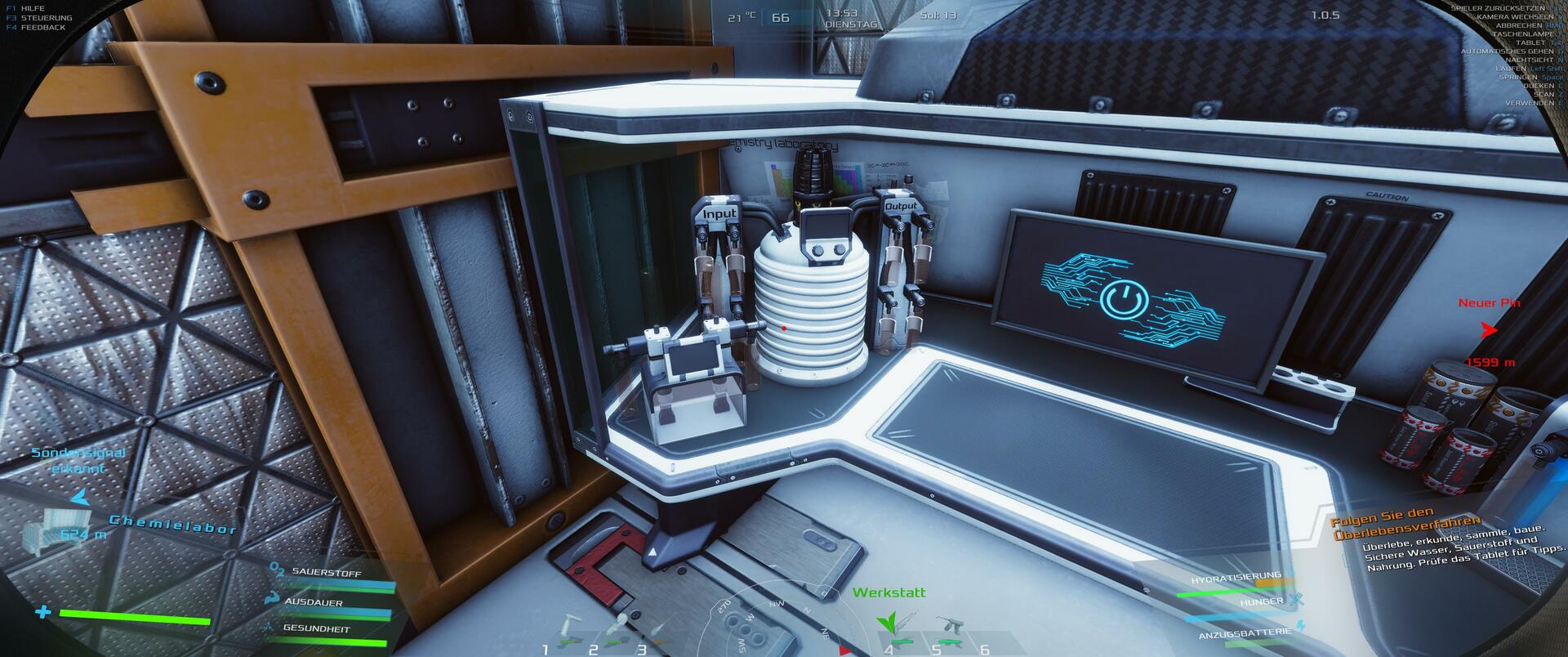Open the Überlebensverfahren objective tracker
The width and height of the screenshot is (1568, 657).
(x=1405, y=527)
